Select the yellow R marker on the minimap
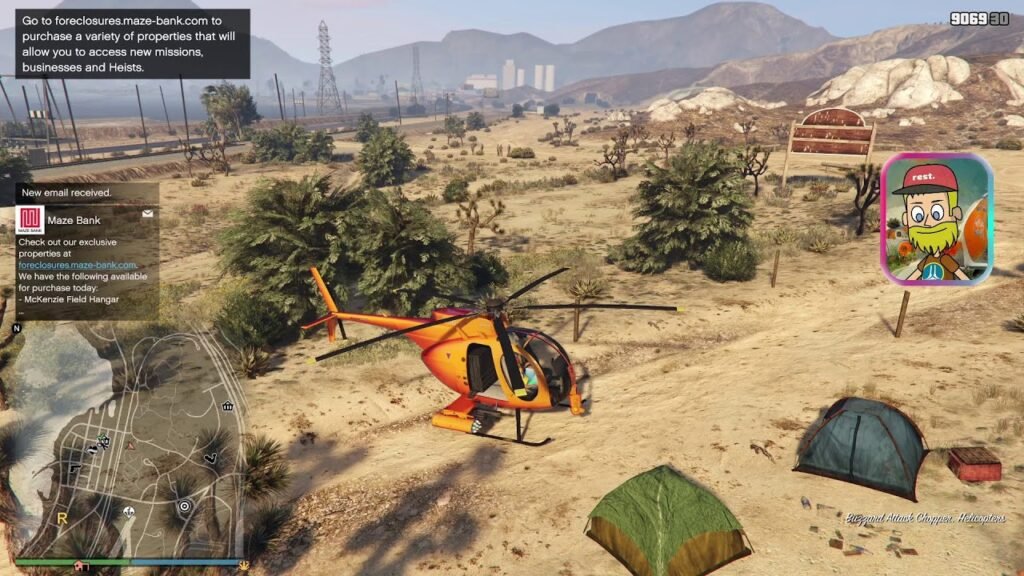1024x576 pixels. click(62, 519)
